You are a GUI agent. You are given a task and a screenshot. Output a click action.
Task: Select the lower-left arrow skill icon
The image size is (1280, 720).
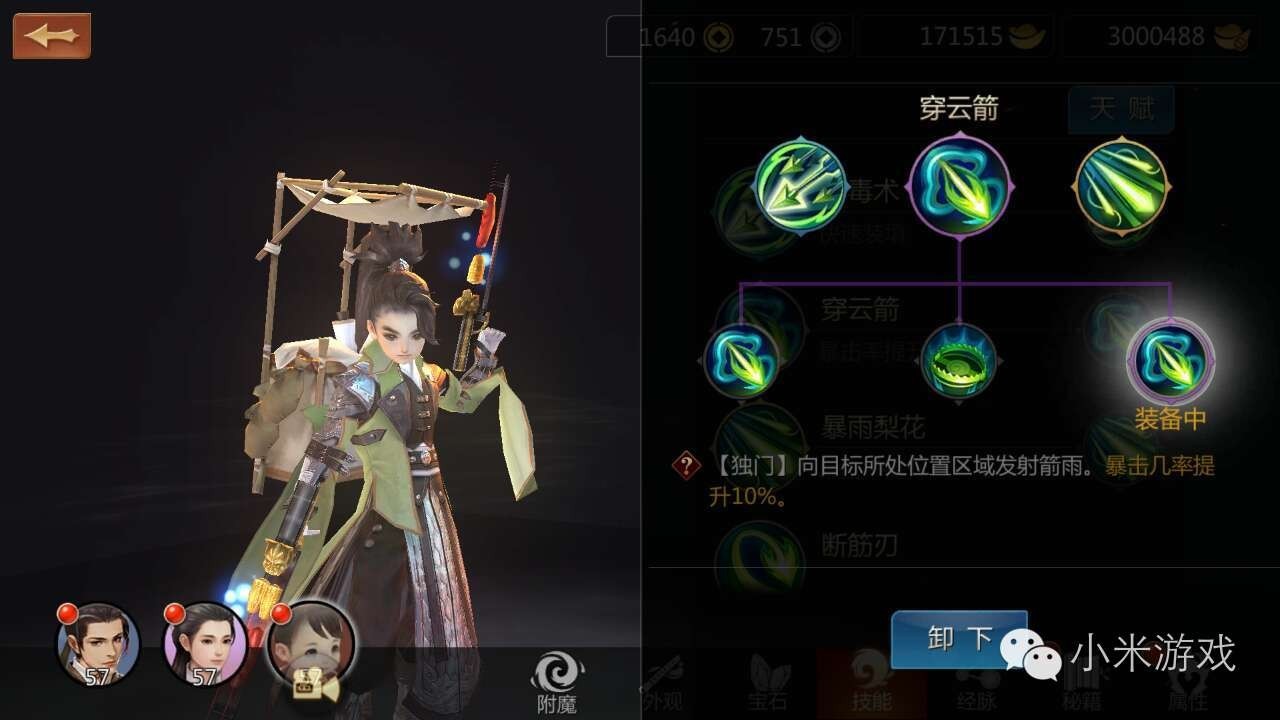pyautogui.click(x=745, y=362)
